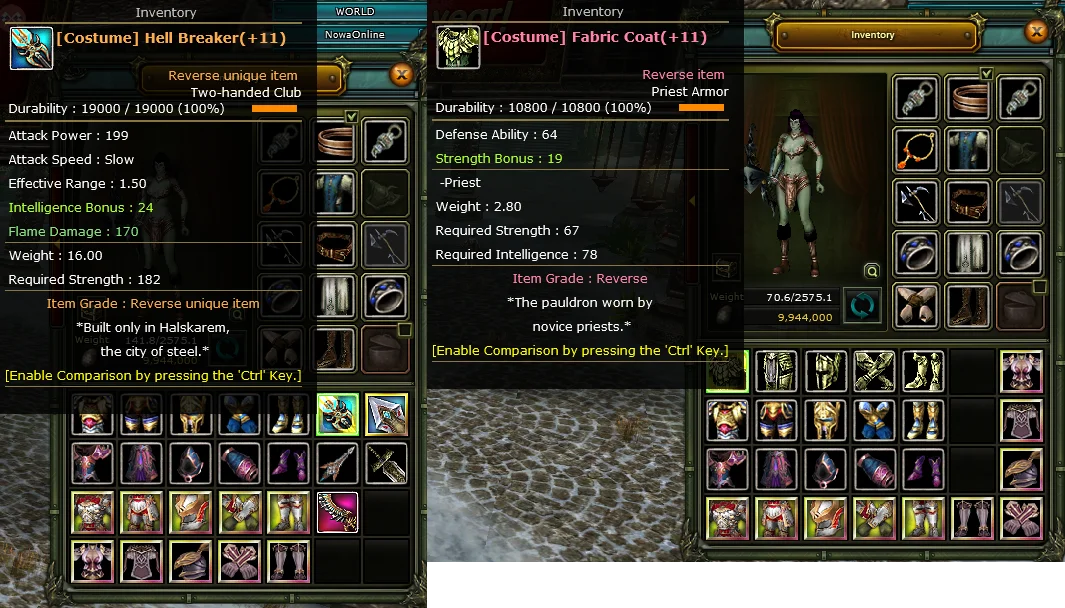Screen dimensions: 1065x608
Task: Select the green-hilted sword inventory slot
Action: click(x=386, y=463)
